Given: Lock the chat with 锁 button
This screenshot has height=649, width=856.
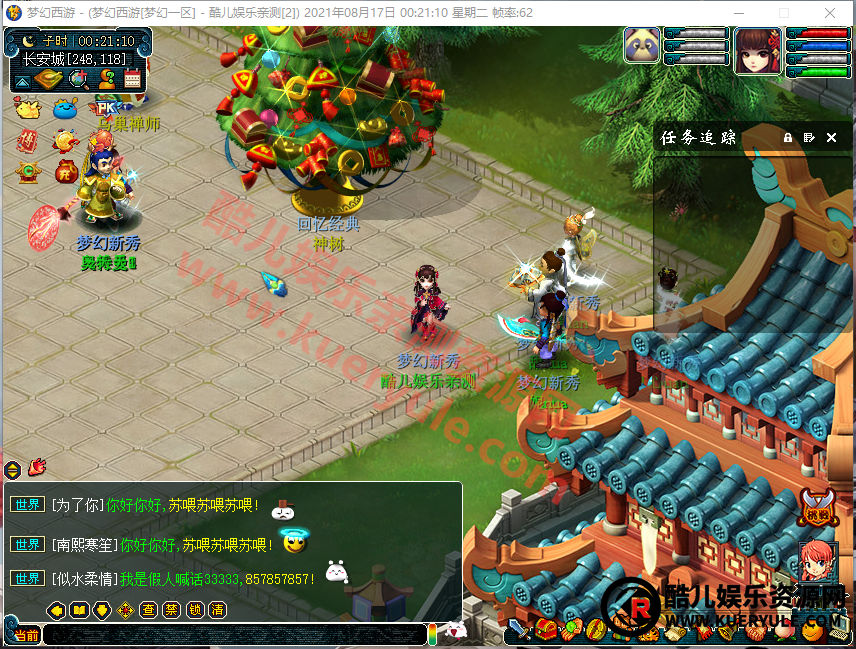Looking at the screenshot, I should tap(195, 609).
